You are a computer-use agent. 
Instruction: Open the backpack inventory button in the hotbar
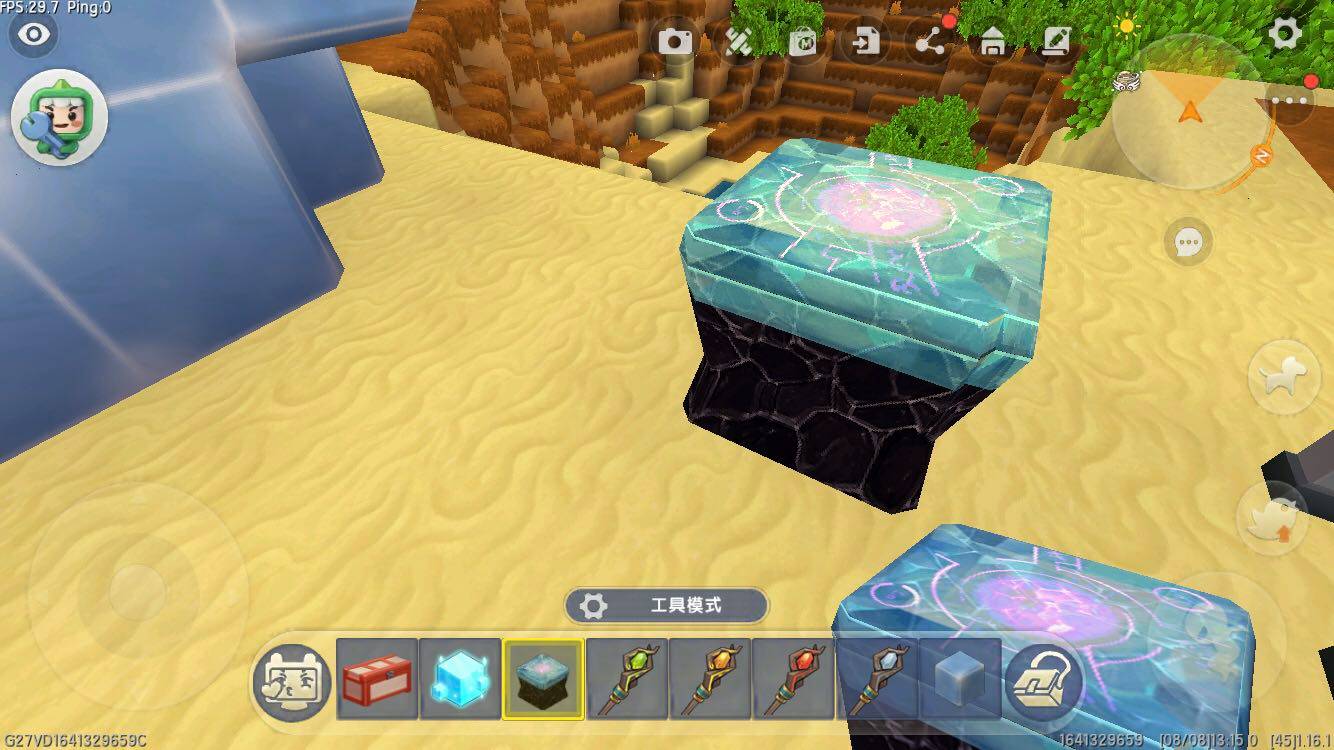coord(1042,682)
